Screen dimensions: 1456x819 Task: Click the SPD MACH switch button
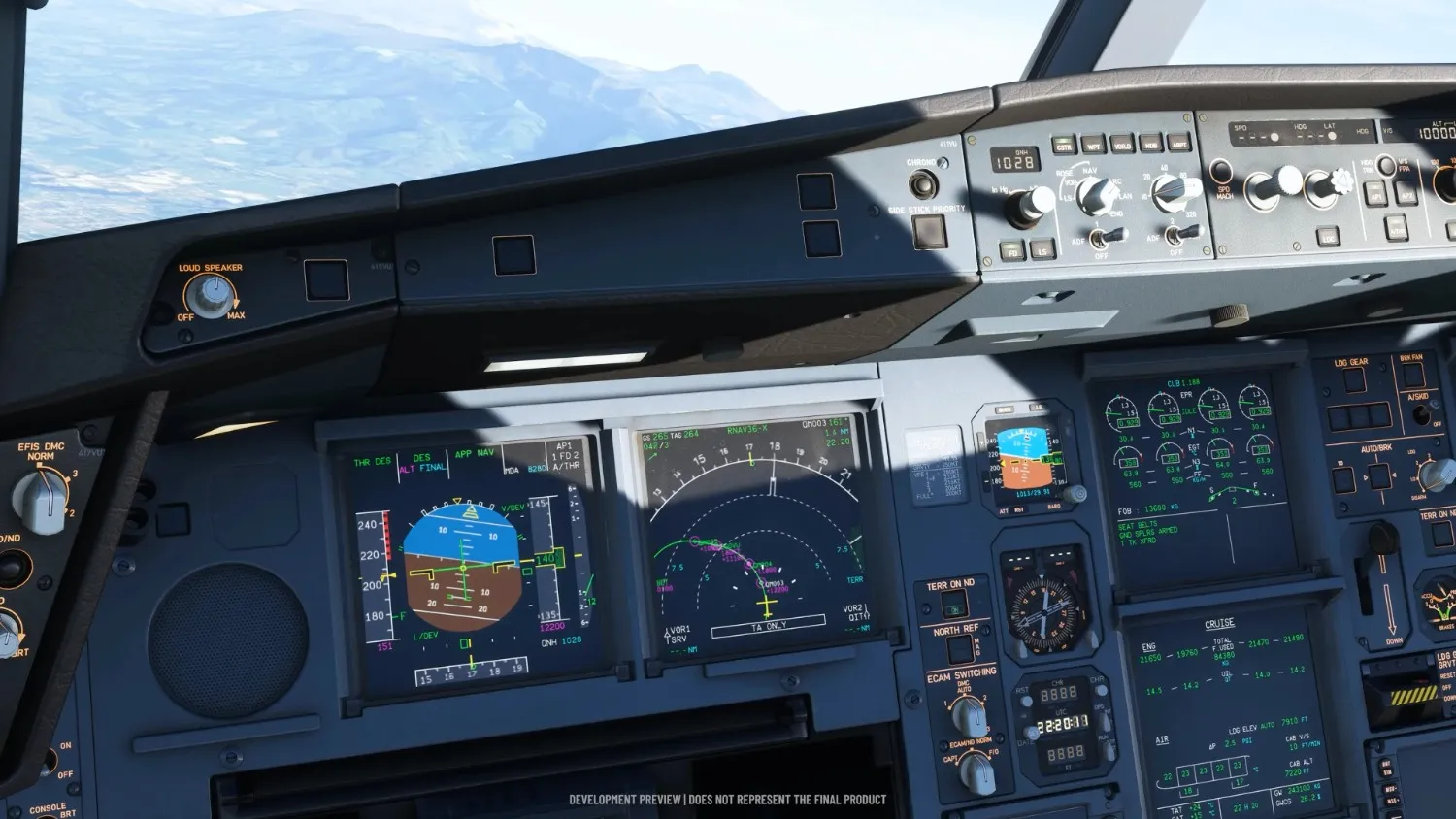point(1221,172)
